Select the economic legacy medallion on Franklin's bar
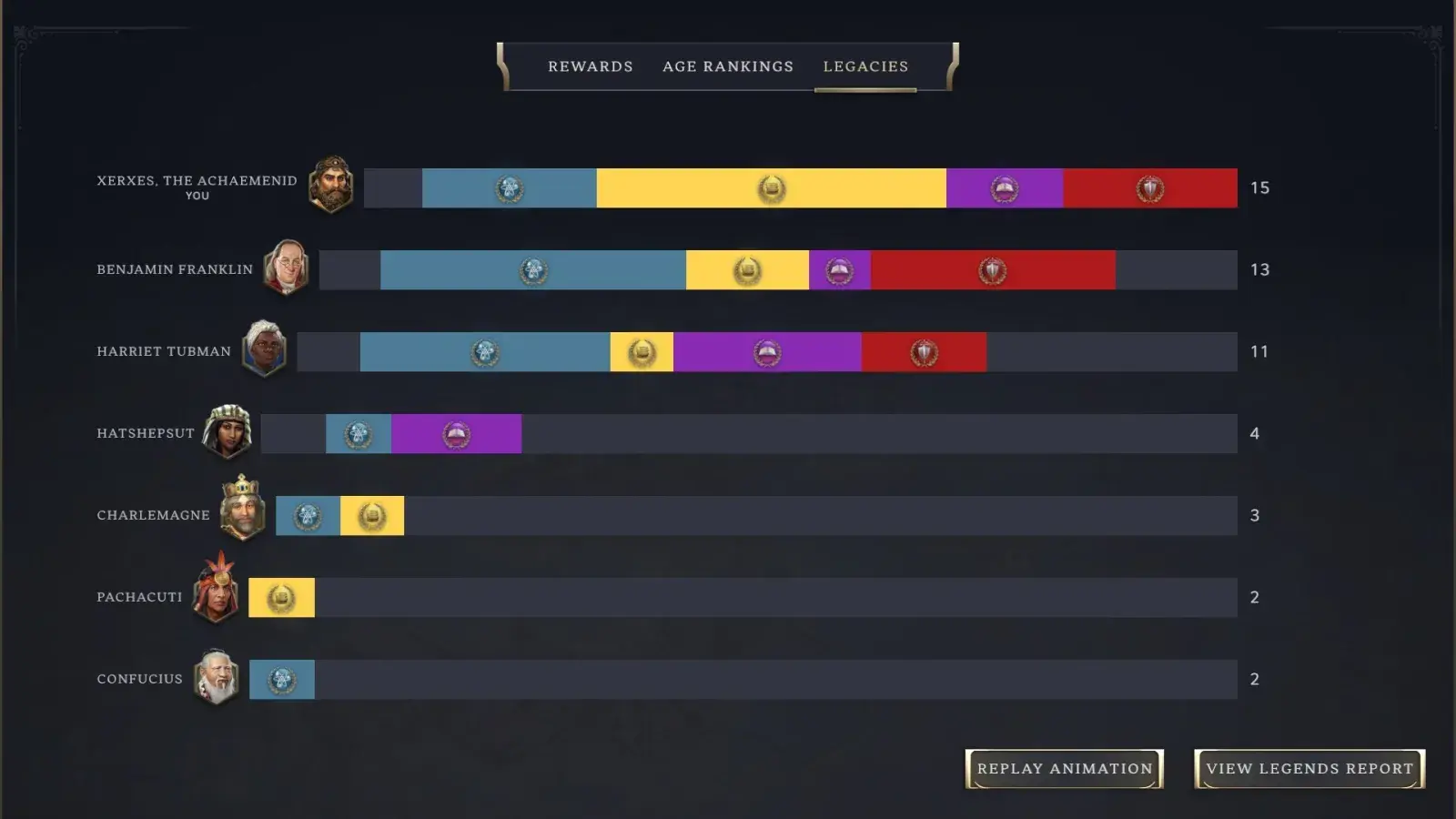Screen dimensions: 1456x819 click(x=746, y=269)
